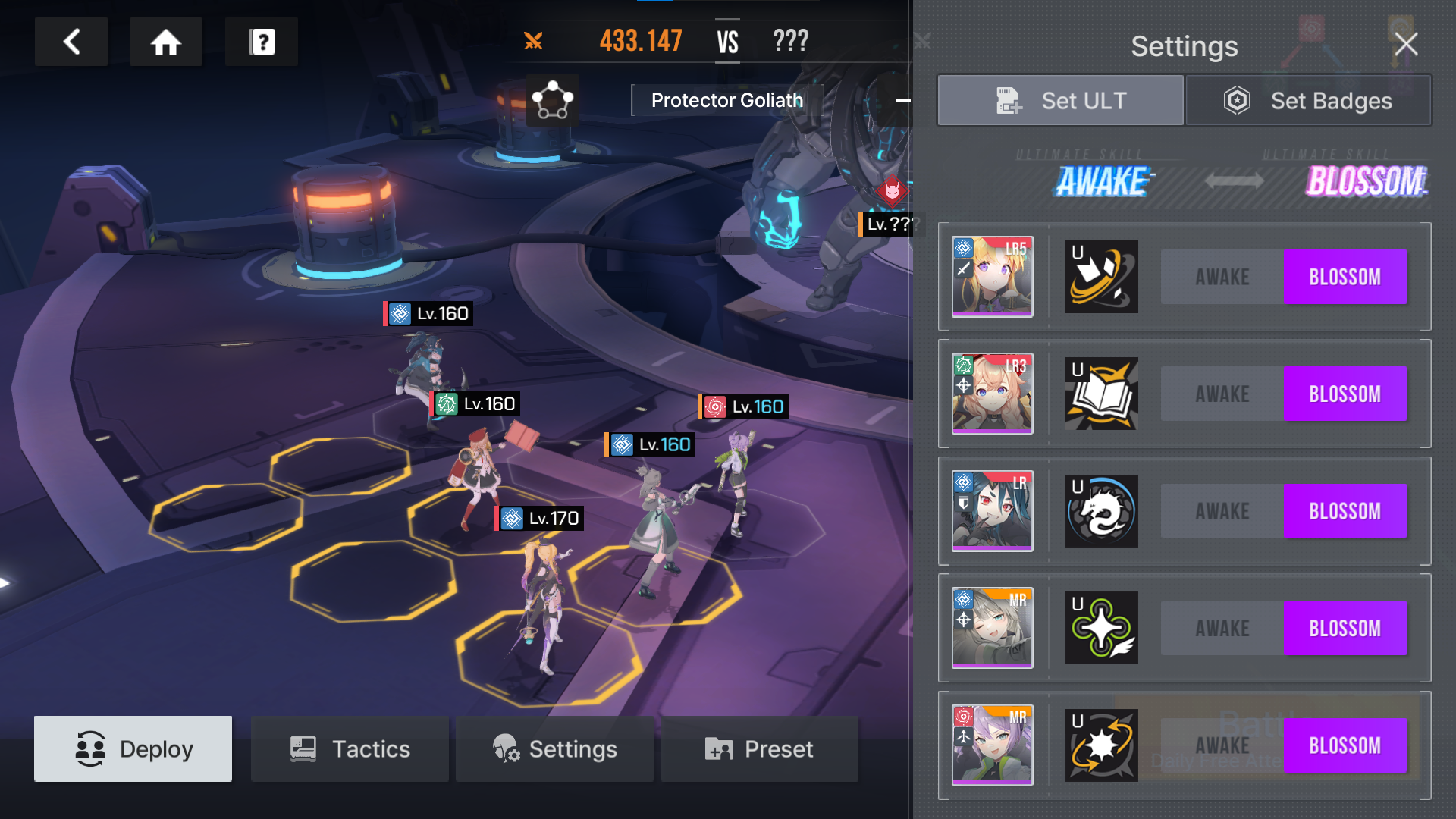Image resolution: width=1456 pixels, height=819 pixels.
Task: Open the Deploy menu
Action: 133,748
